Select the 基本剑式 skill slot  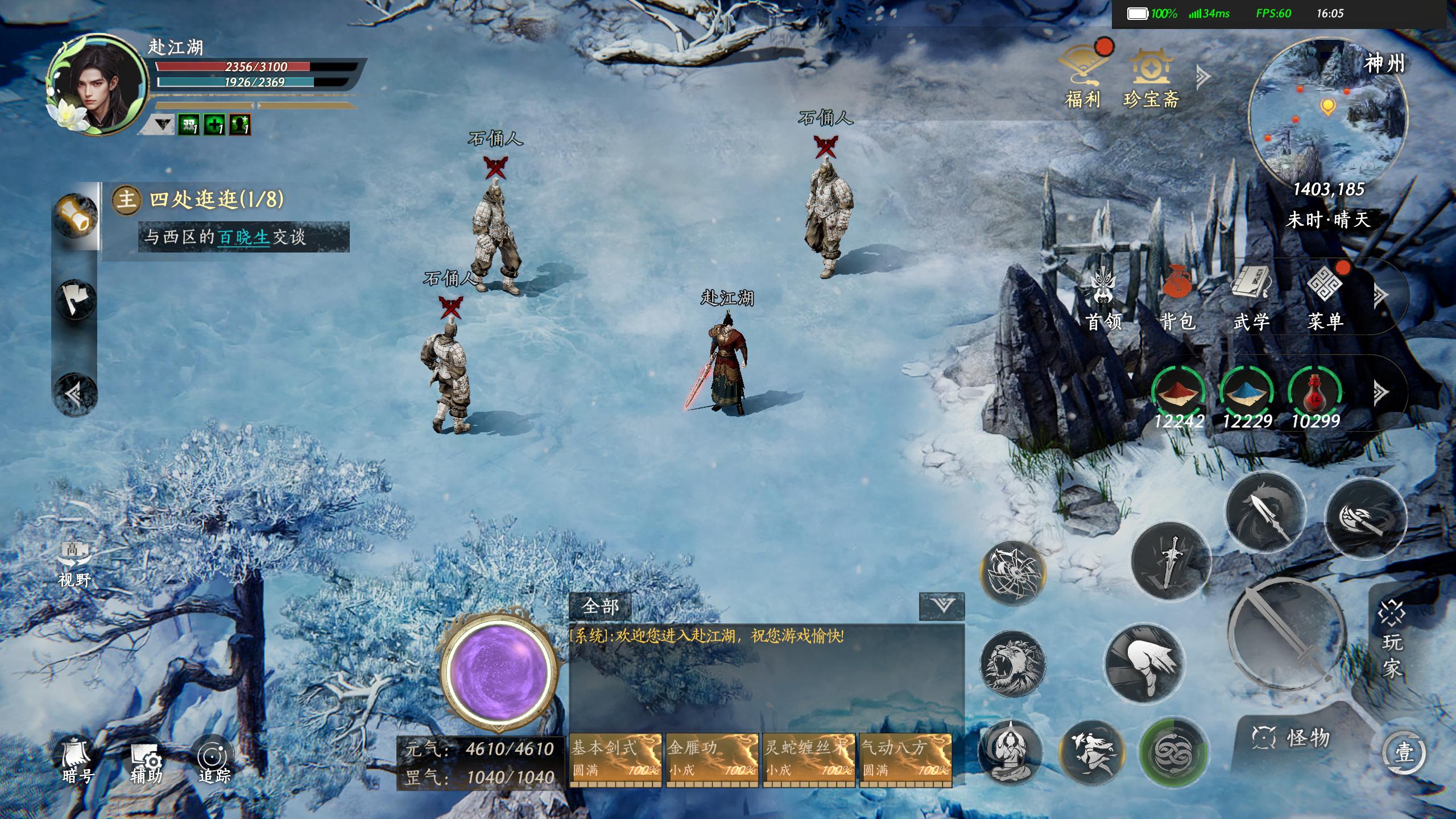615,759
